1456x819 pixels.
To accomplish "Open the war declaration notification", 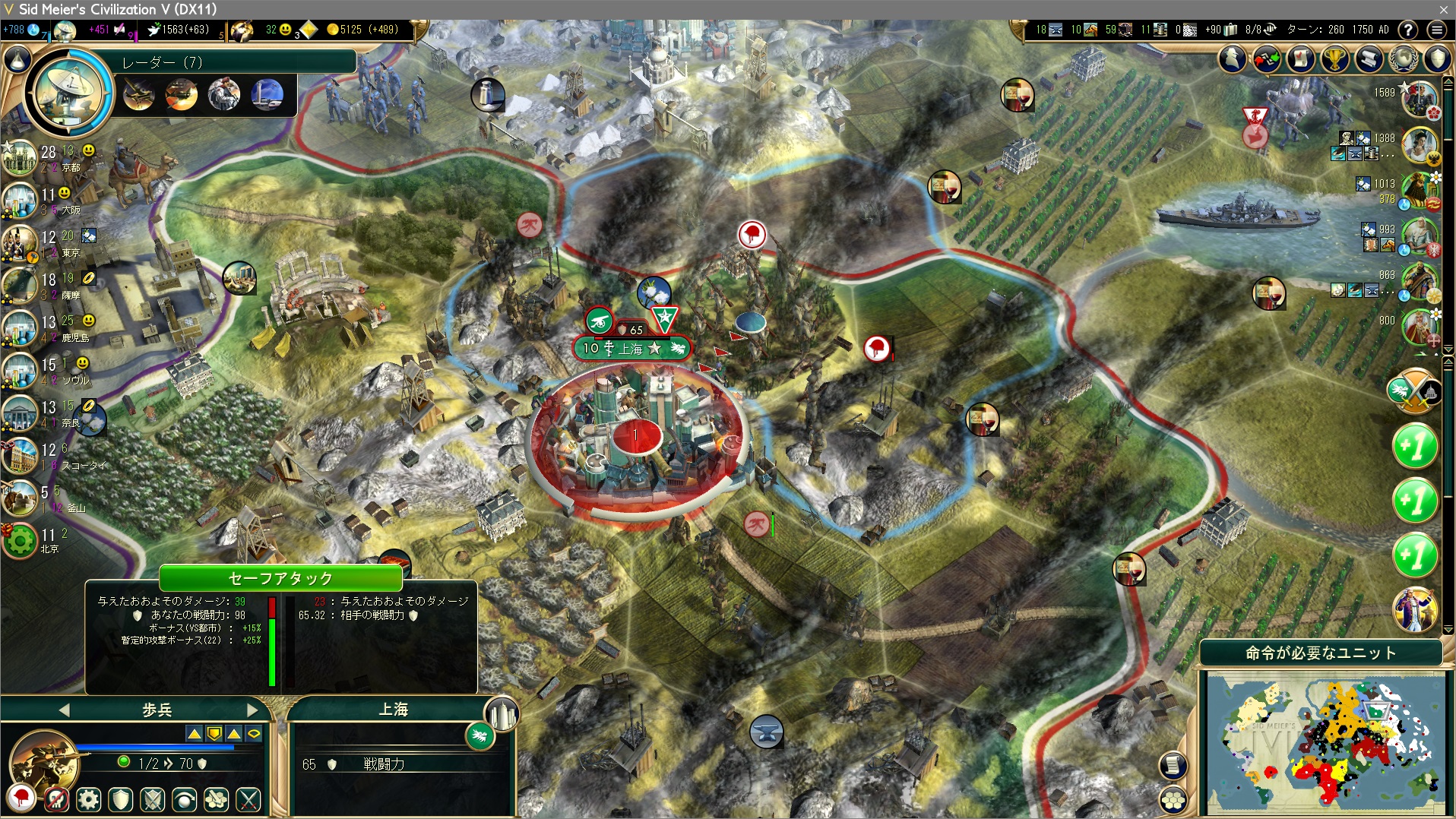I will (1414, 391).
